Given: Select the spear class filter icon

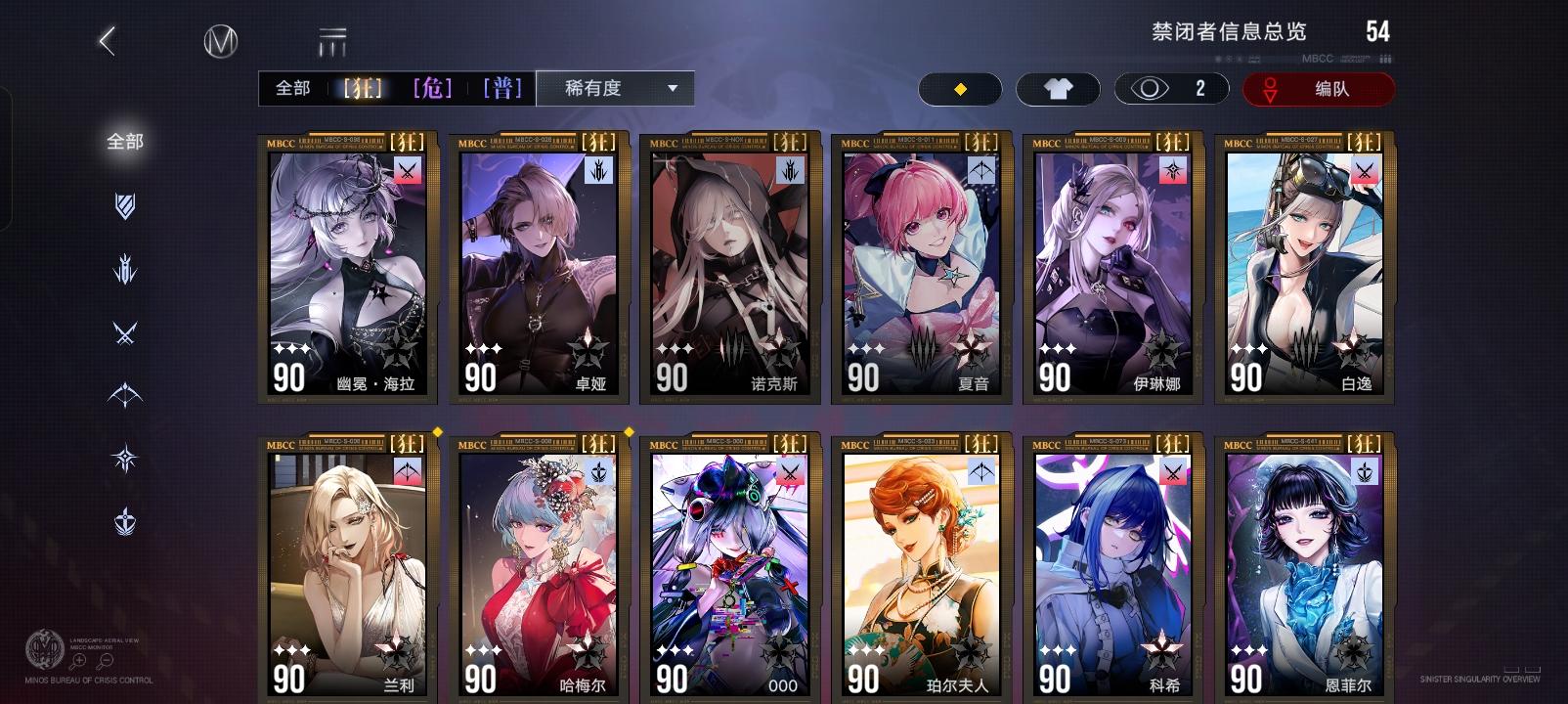Looking at the screenshot, I should pyautogui.click(x=124, y=273).
